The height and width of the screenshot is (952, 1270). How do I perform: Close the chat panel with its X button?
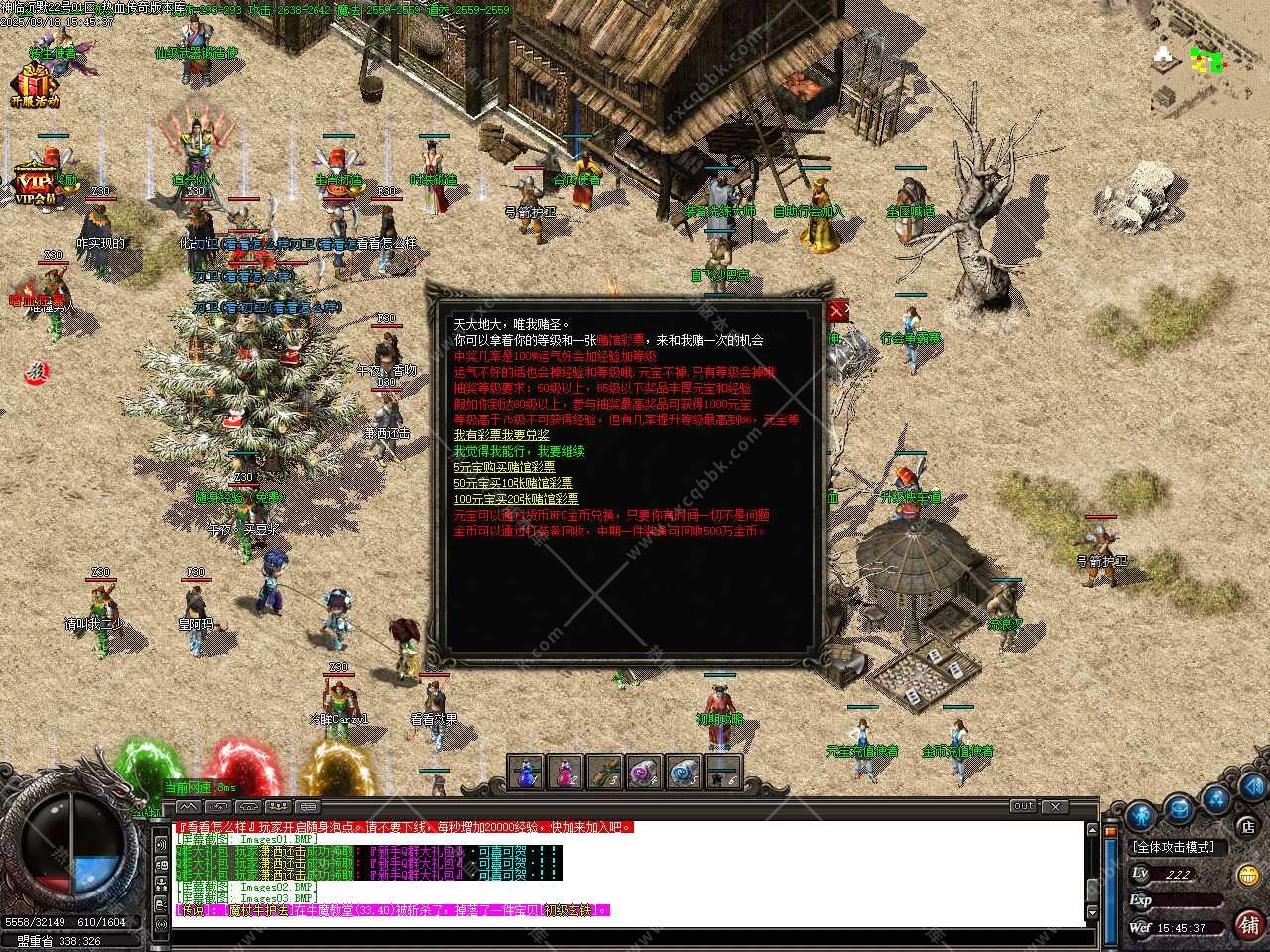pyautogui.click(x=1054, y=807)
